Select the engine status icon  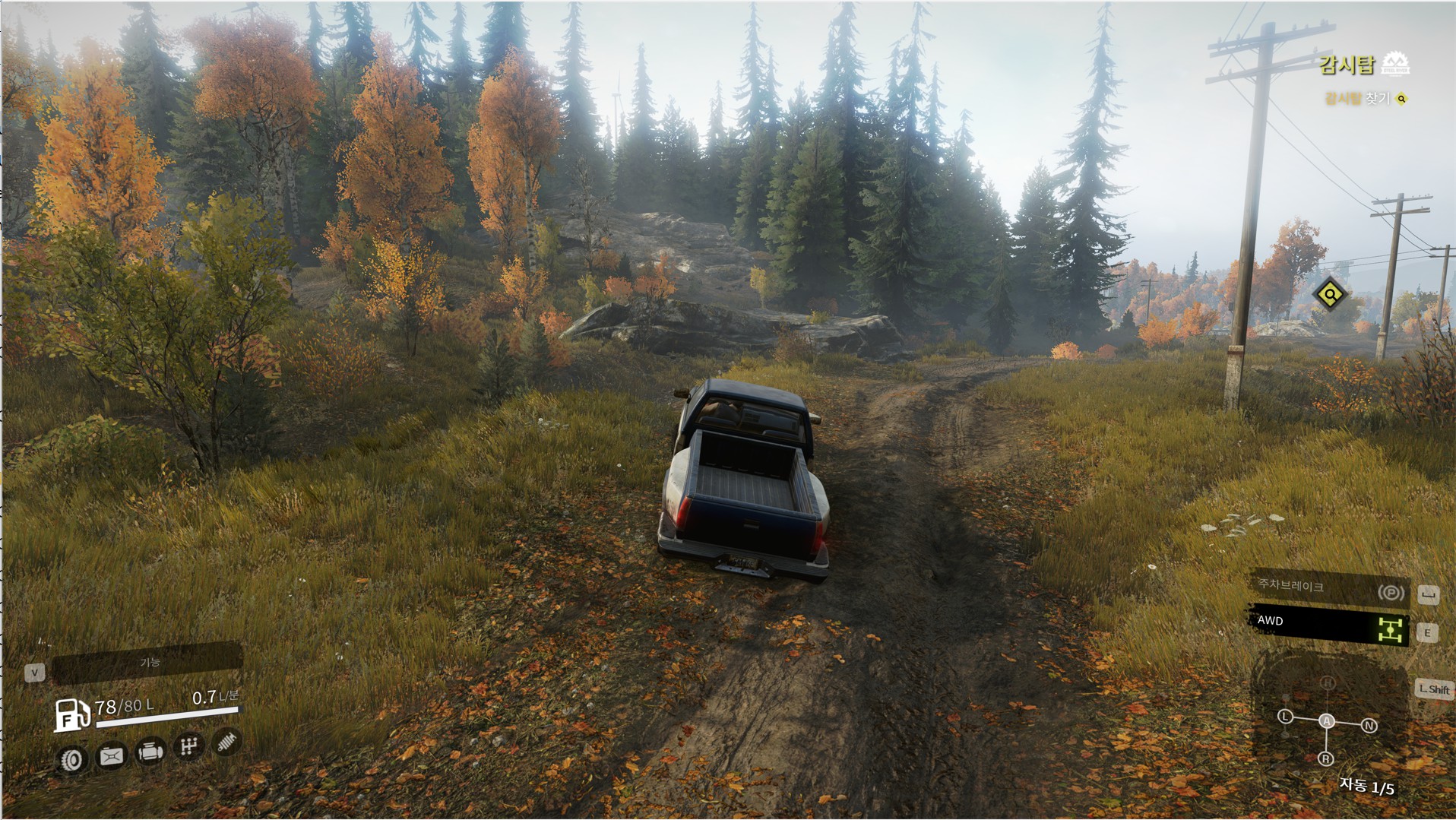point(150,752)
